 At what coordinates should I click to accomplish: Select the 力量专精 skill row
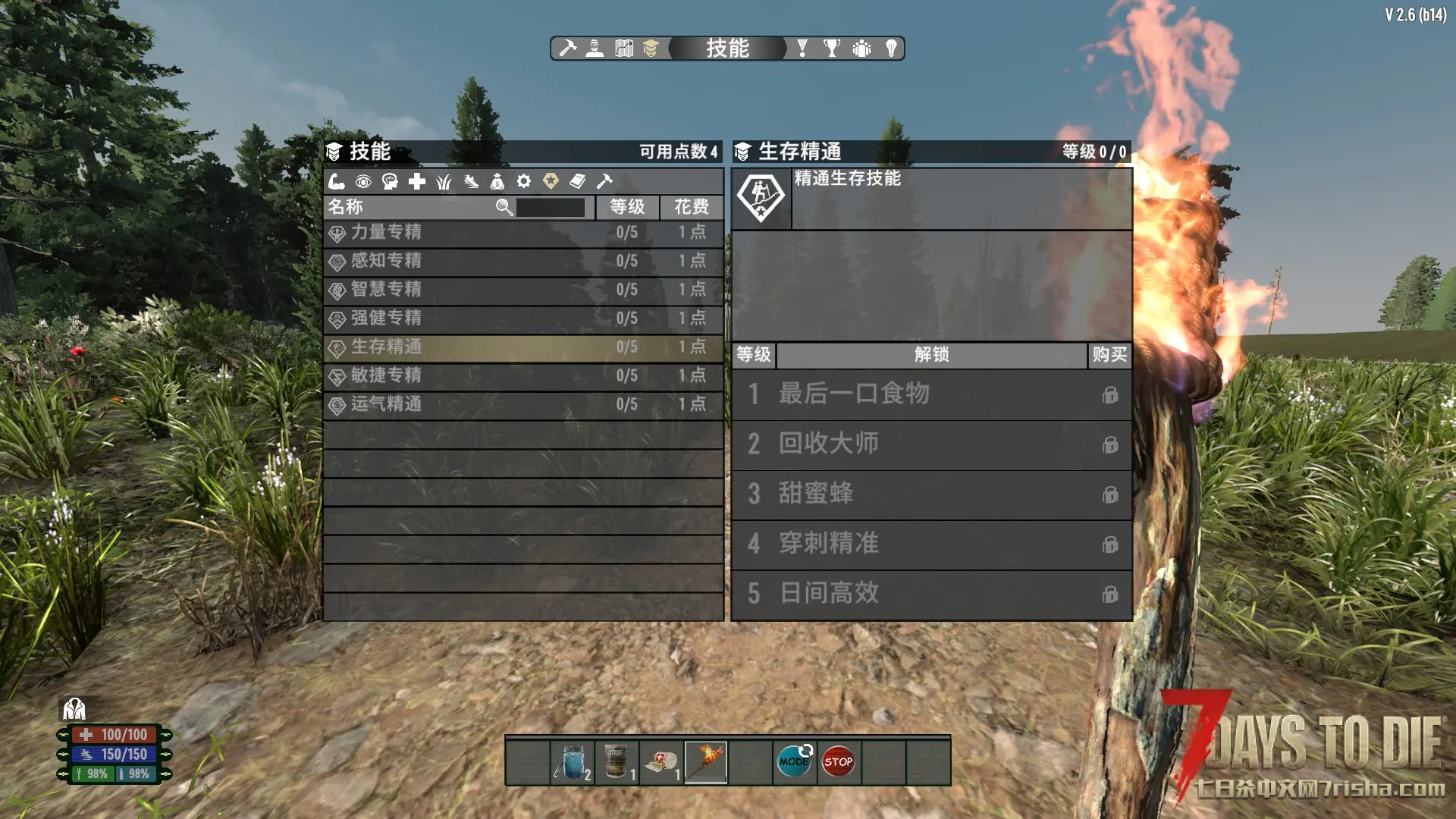click(523, 233)
